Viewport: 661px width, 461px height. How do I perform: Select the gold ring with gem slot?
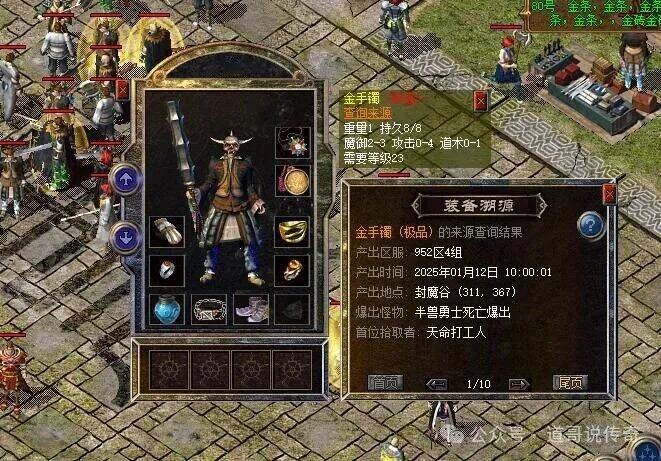click(x=292, y=270)
